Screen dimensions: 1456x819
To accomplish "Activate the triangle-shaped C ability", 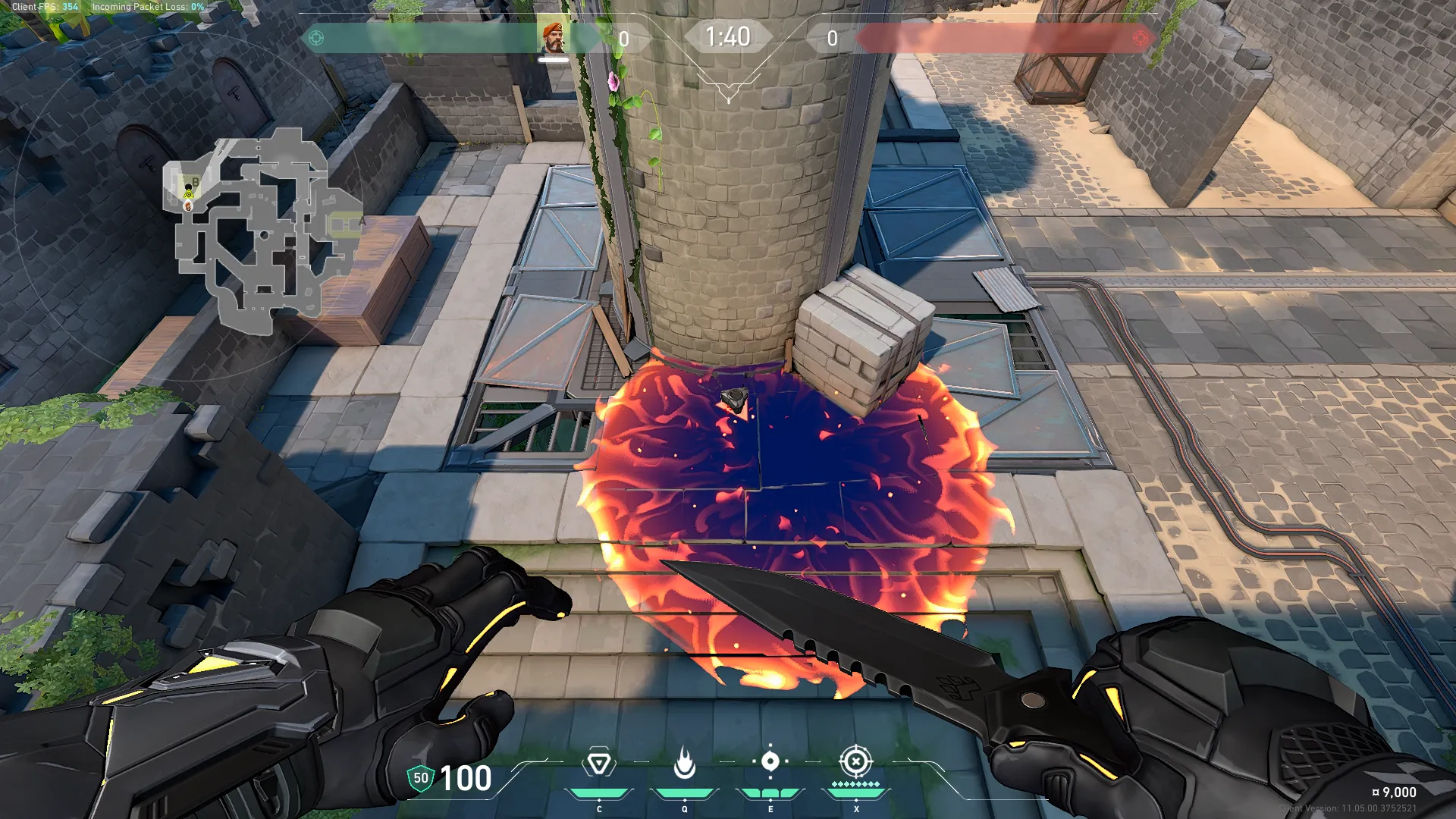I will [598, 763].
